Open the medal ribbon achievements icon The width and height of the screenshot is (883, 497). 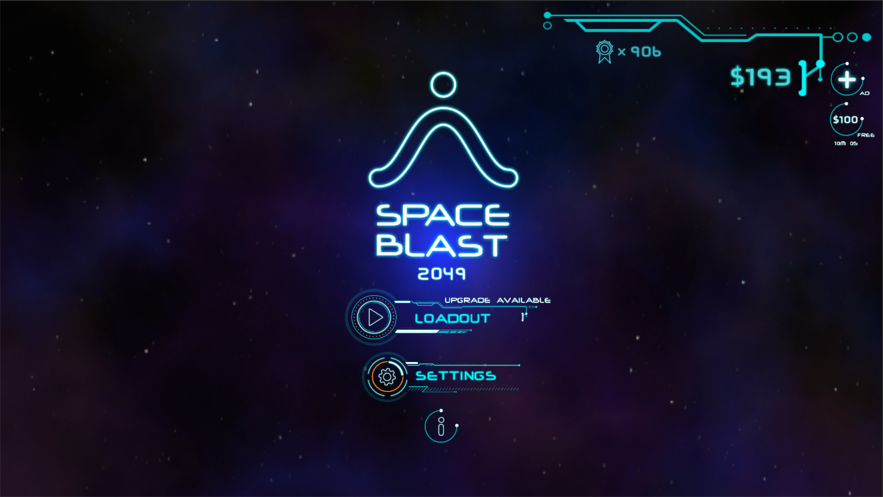click(x=604, y=51)
